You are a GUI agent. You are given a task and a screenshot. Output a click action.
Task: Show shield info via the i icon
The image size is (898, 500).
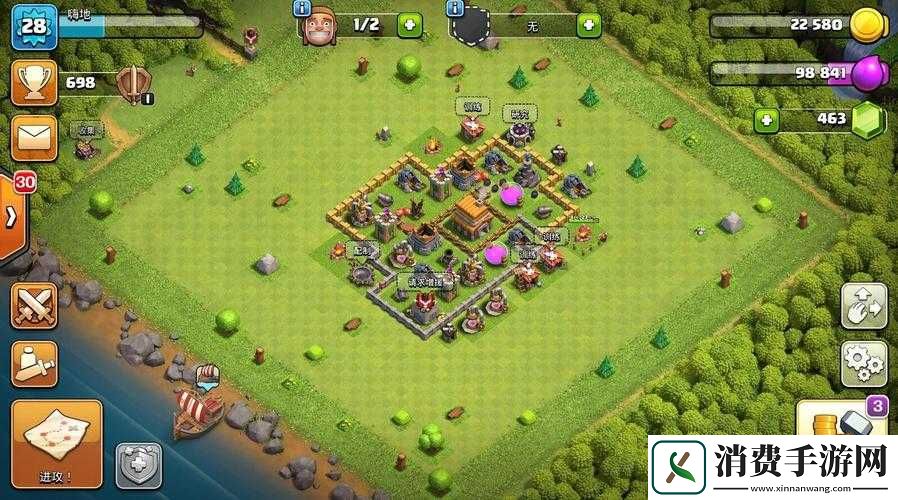tap(455, 9)
